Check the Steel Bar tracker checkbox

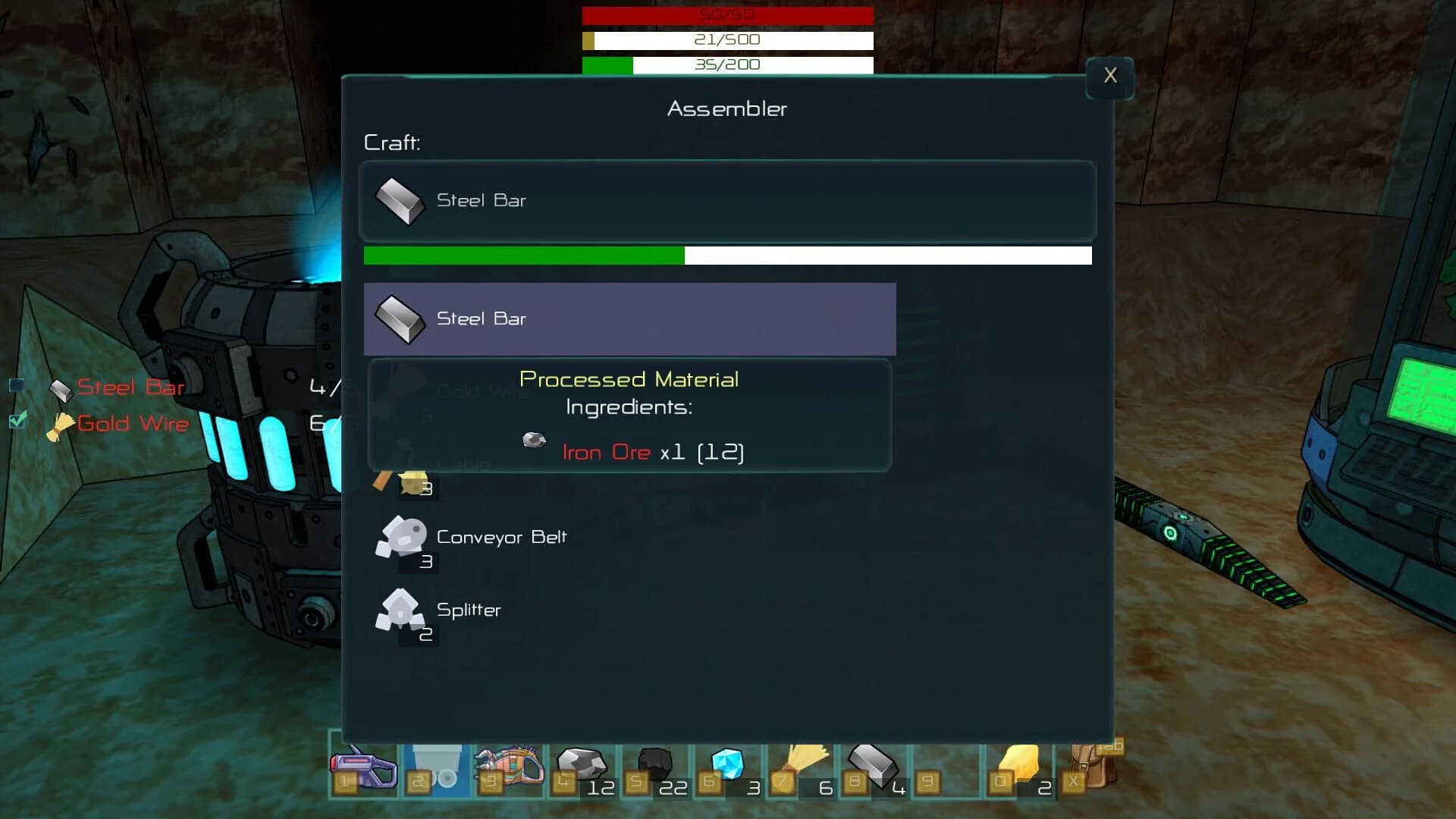(17, 386)
